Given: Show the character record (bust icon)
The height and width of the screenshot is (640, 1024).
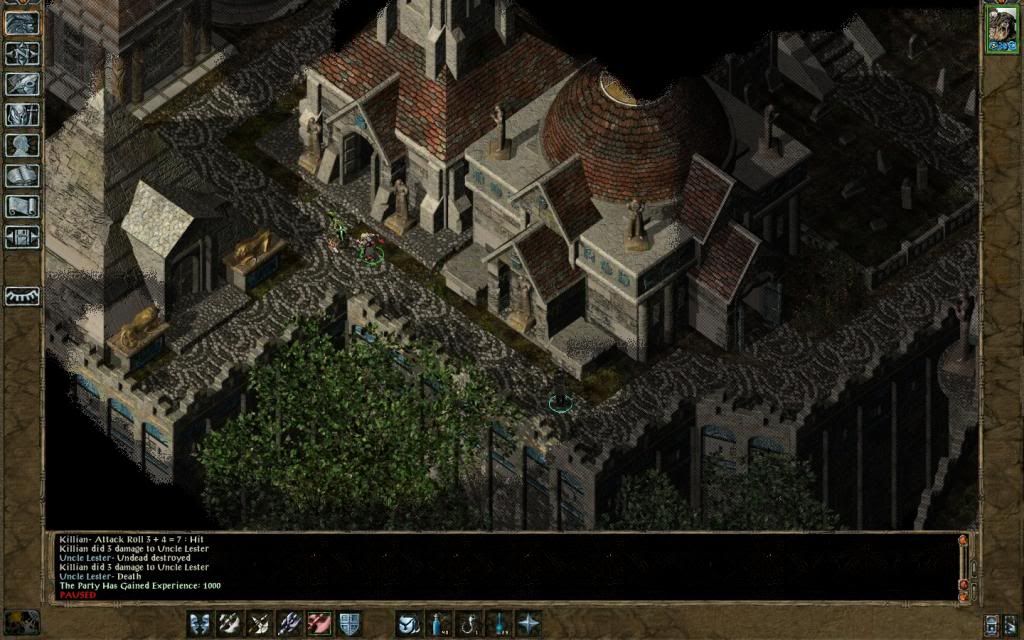Looking at the screenshot, I should 22,145.
